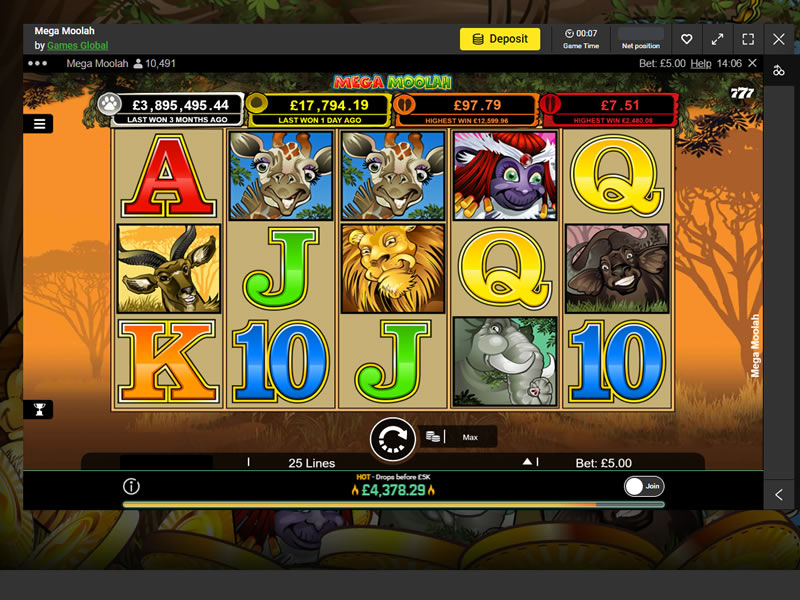Click the yellow Deposit button
The width and height of the screenshot is (800, 600).
[x=500, y=39]
